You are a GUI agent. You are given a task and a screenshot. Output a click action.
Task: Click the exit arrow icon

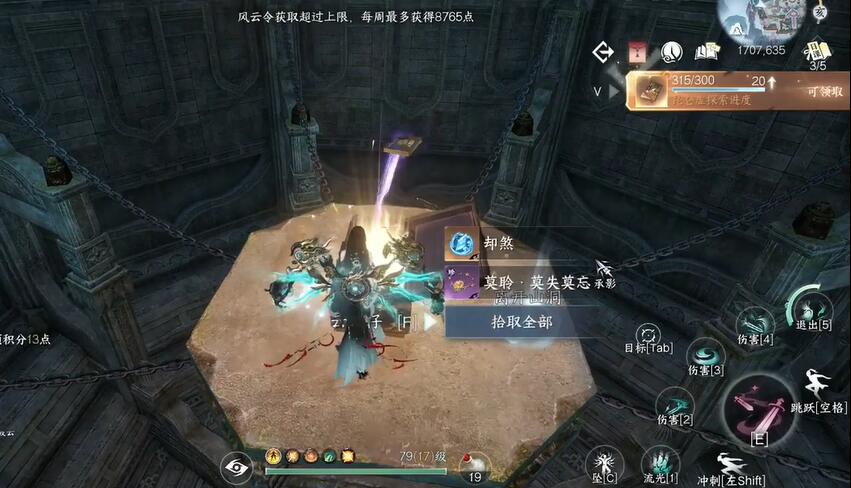coord(603,51)
